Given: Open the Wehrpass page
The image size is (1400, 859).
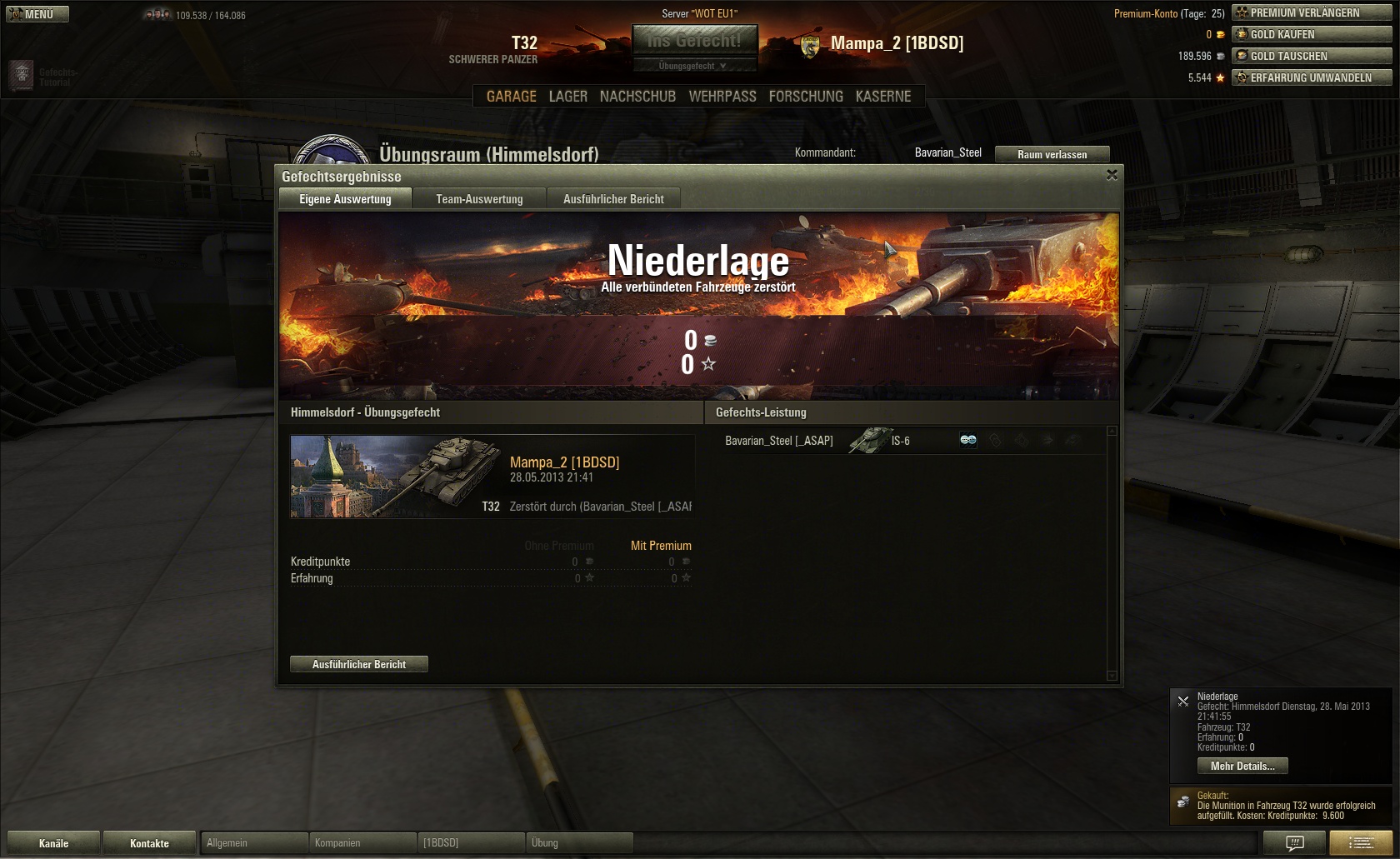Looking at the screenshot, I should (722, 97).
